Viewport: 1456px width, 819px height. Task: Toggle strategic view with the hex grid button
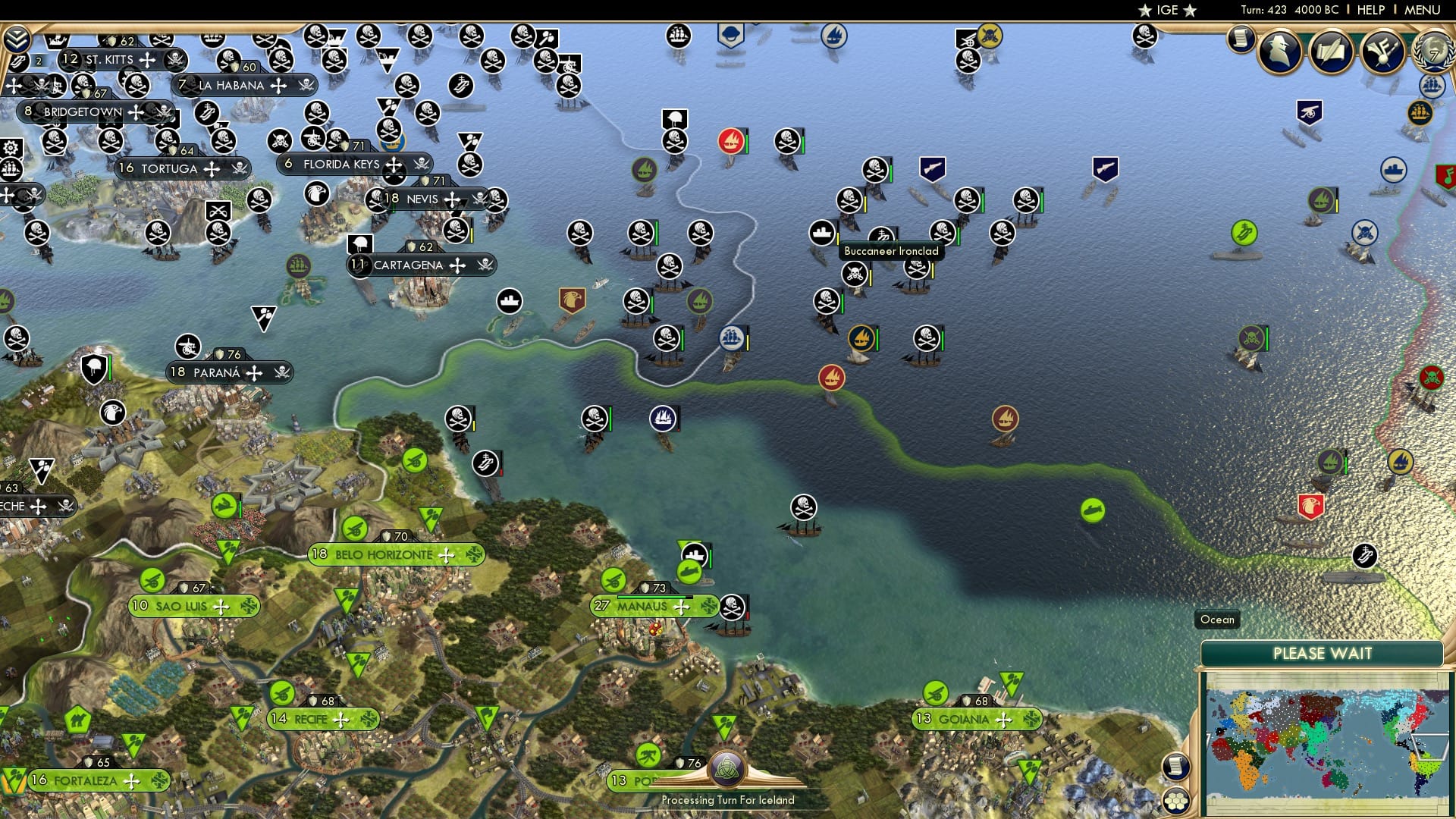[1175, 799]
